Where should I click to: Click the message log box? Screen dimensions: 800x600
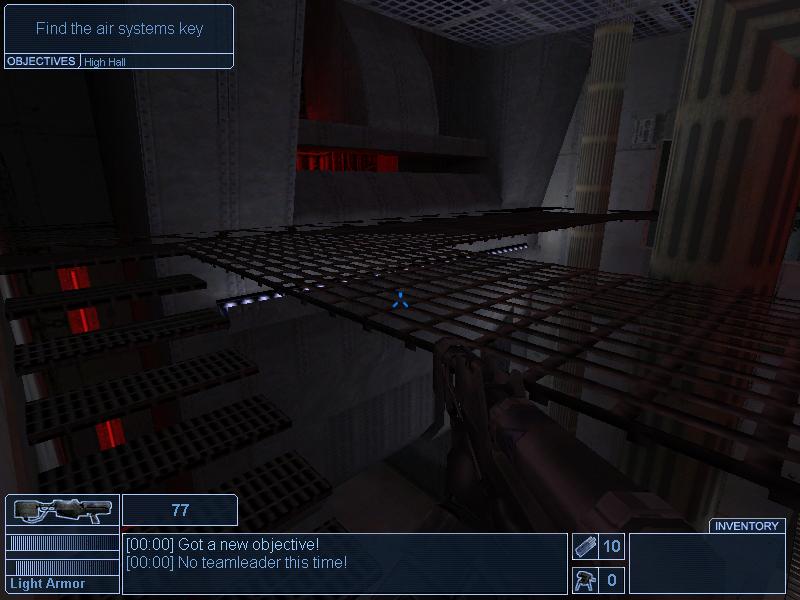(344, 563)
